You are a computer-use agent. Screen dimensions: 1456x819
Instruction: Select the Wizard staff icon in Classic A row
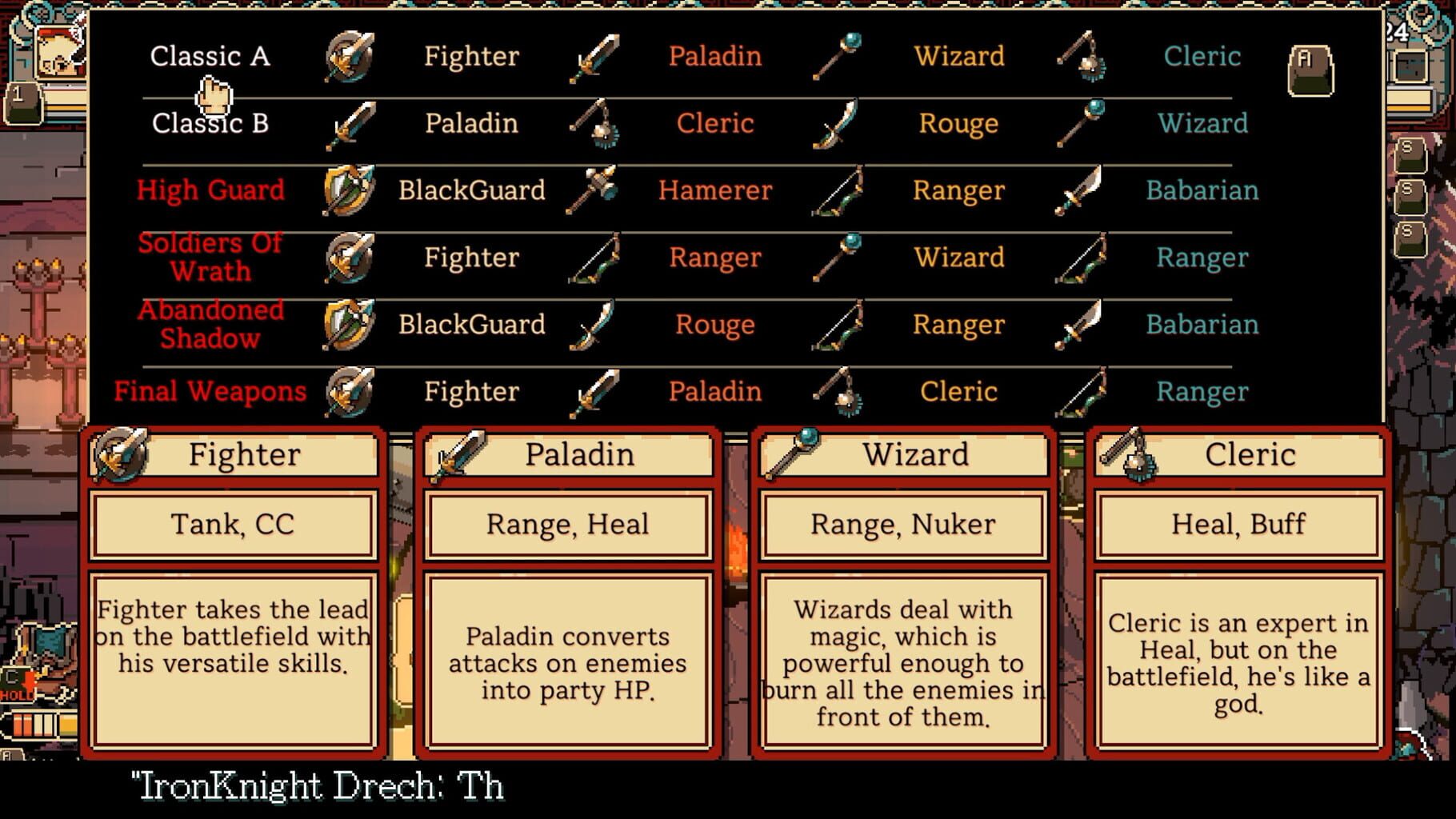click(838, 57)
